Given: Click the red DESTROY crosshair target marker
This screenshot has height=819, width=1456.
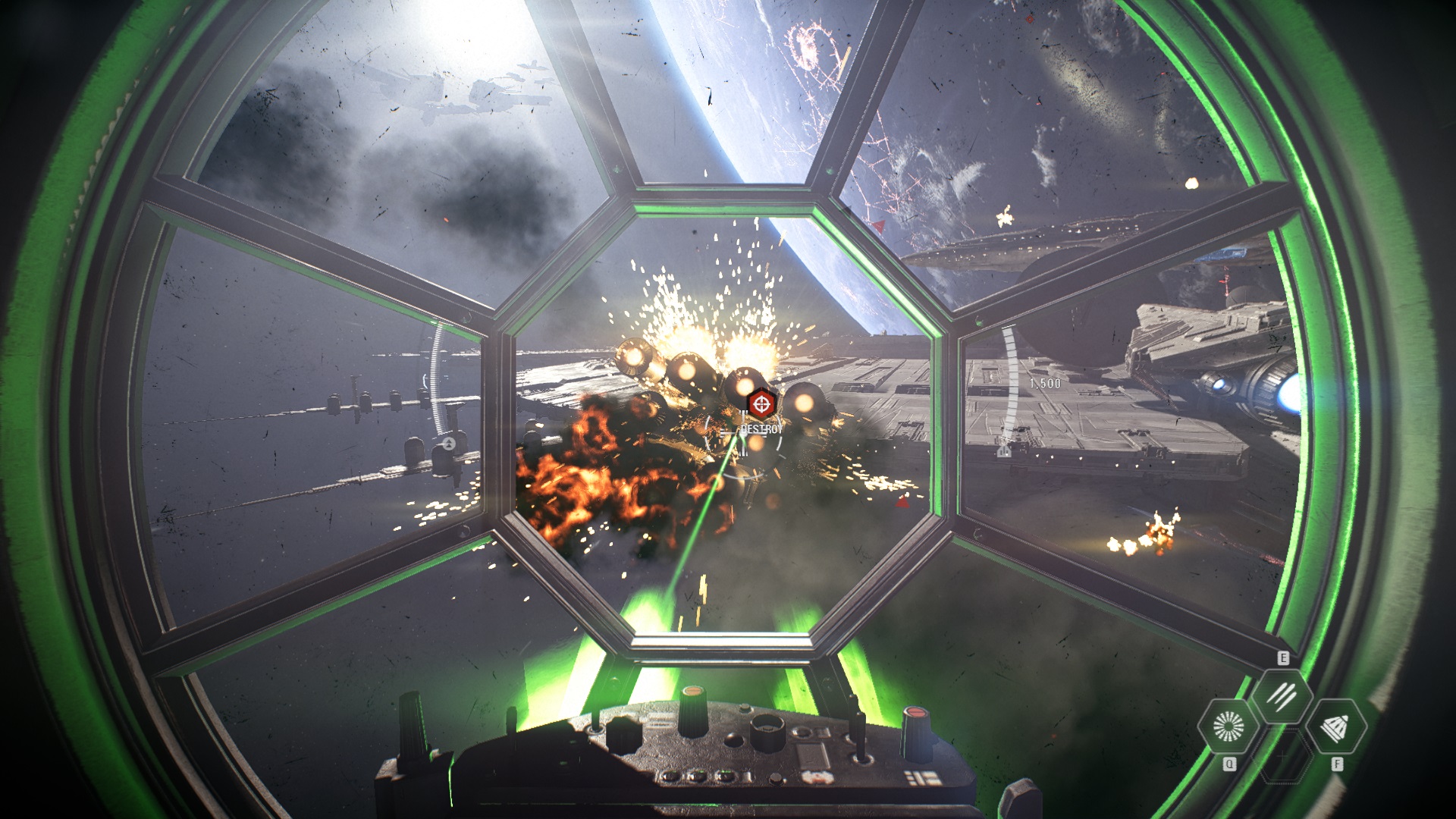Looking at the screenshot, I should pos(762,403).
